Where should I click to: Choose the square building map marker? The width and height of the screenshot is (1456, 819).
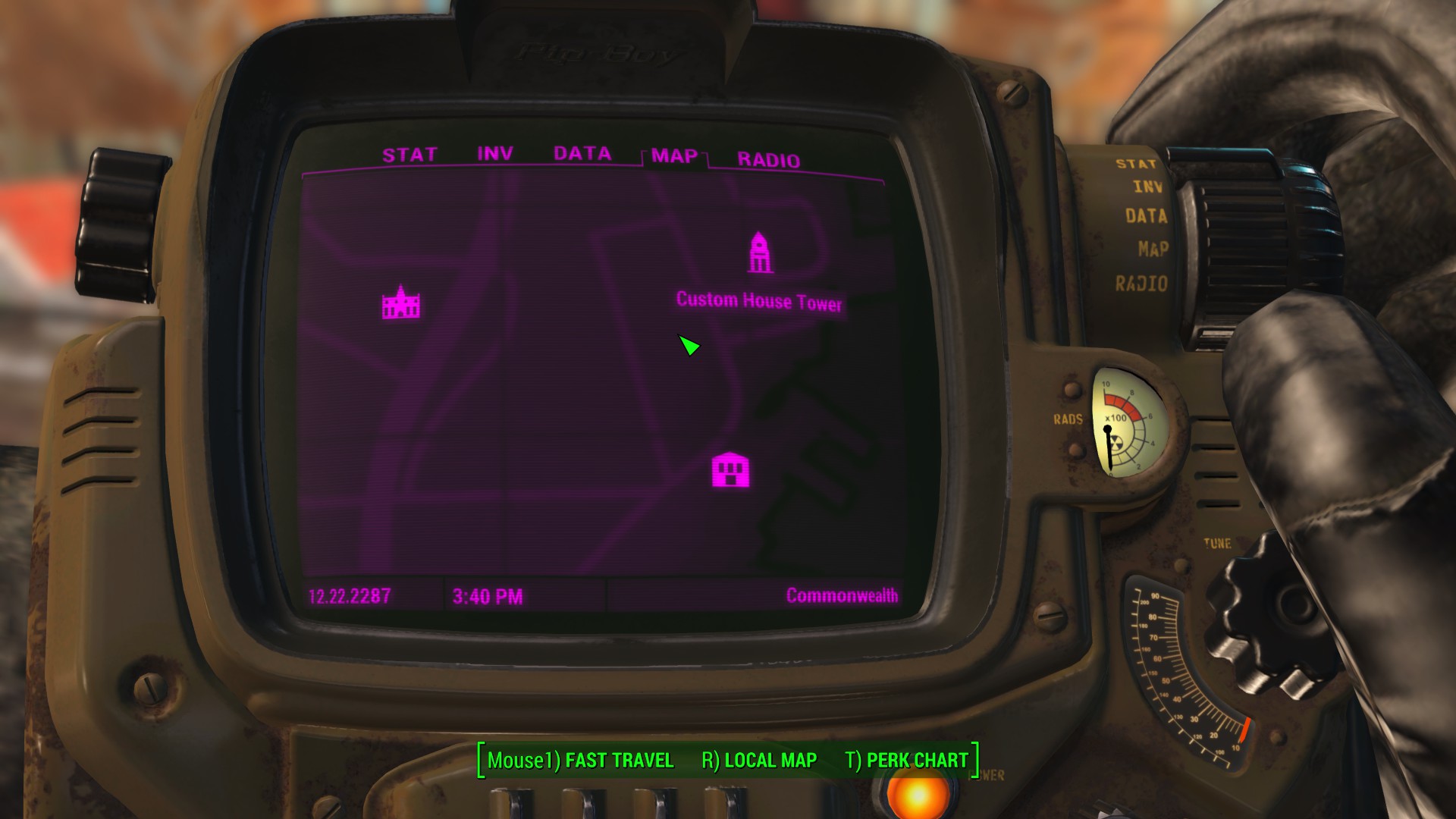pos(730,470)
